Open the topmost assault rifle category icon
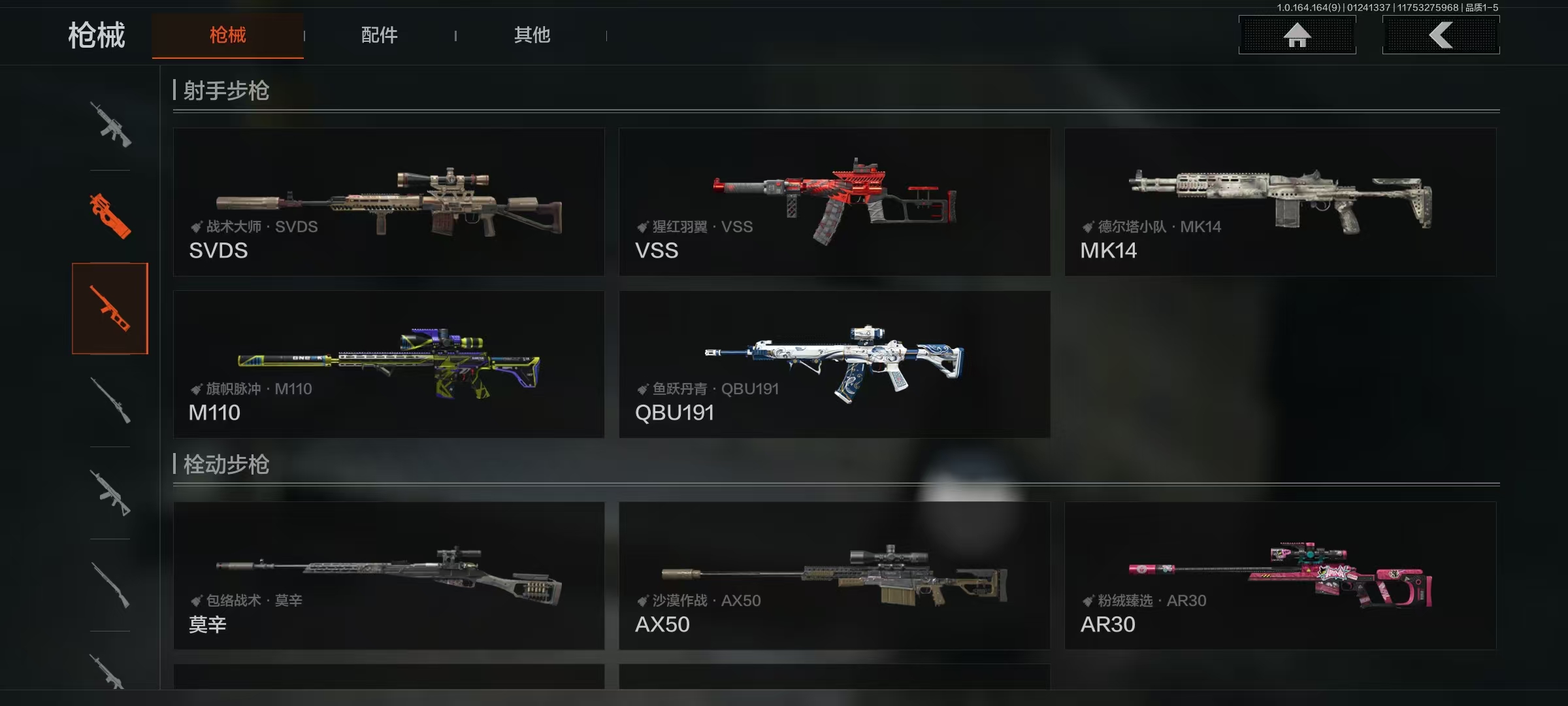 110,124
